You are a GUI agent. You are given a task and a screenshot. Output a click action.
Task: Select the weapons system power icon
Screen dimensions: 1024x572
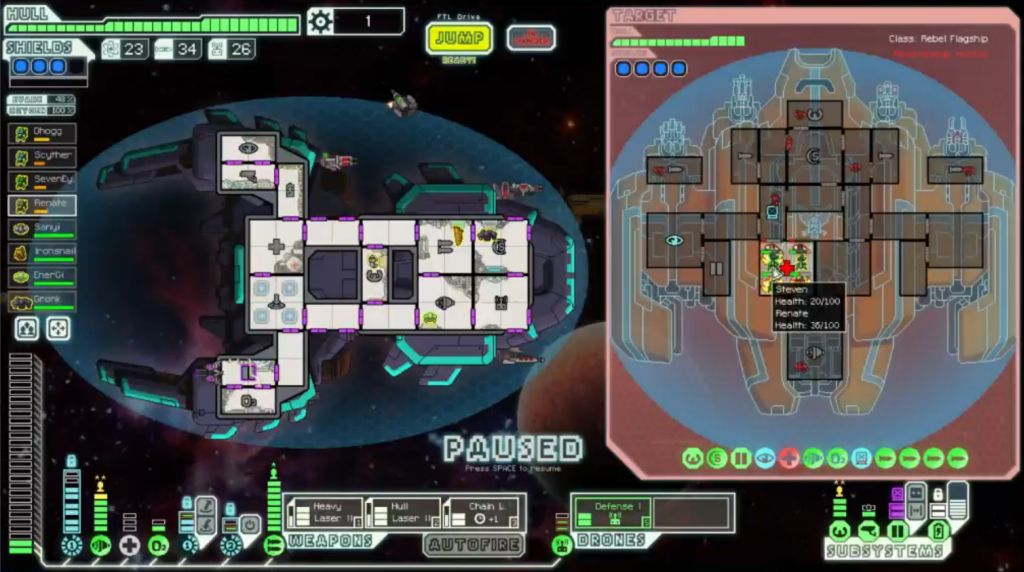tap(273, 546)
